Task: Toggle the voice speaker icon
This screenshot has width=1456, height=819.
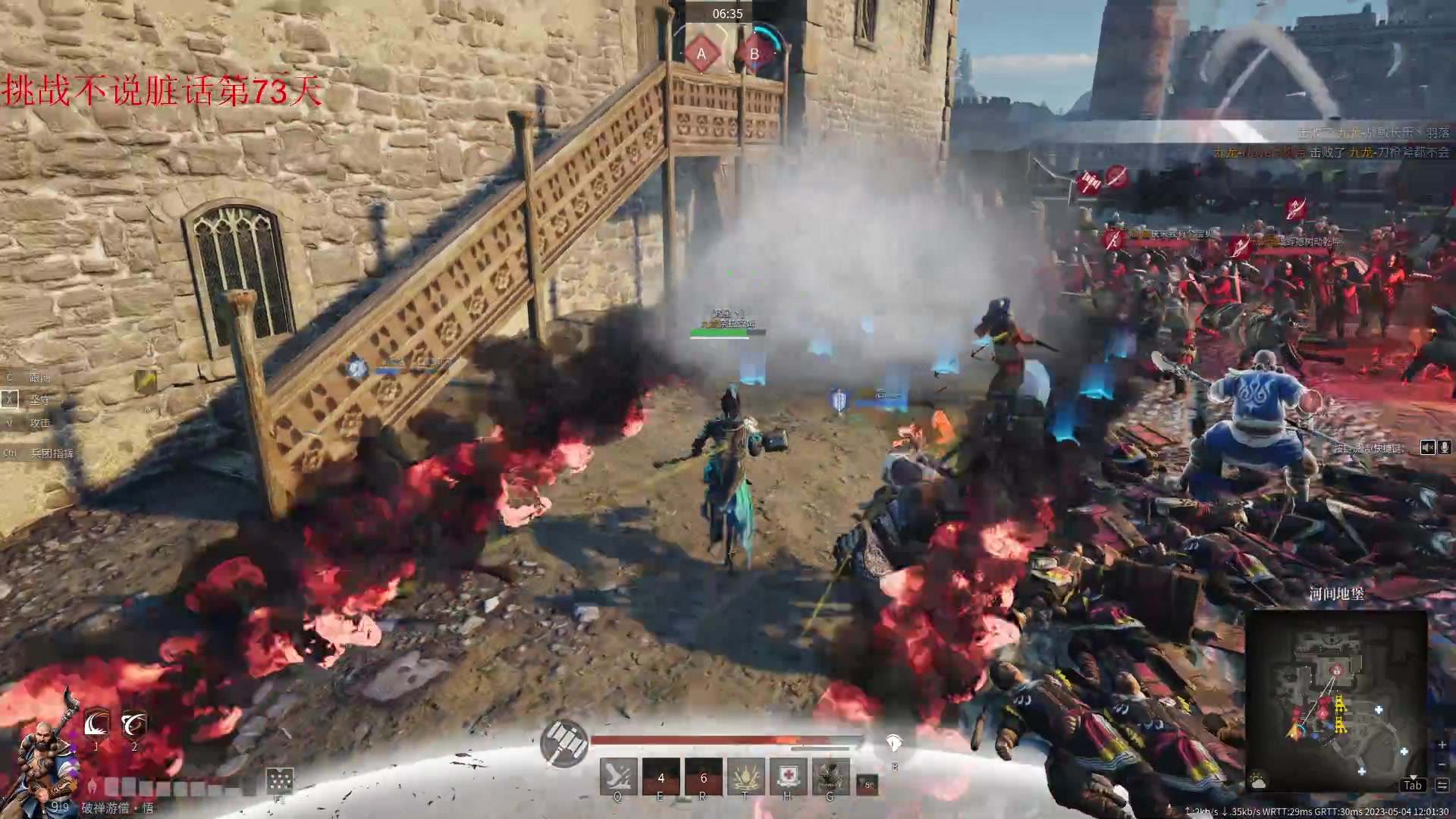Action: pos(1427,447)
